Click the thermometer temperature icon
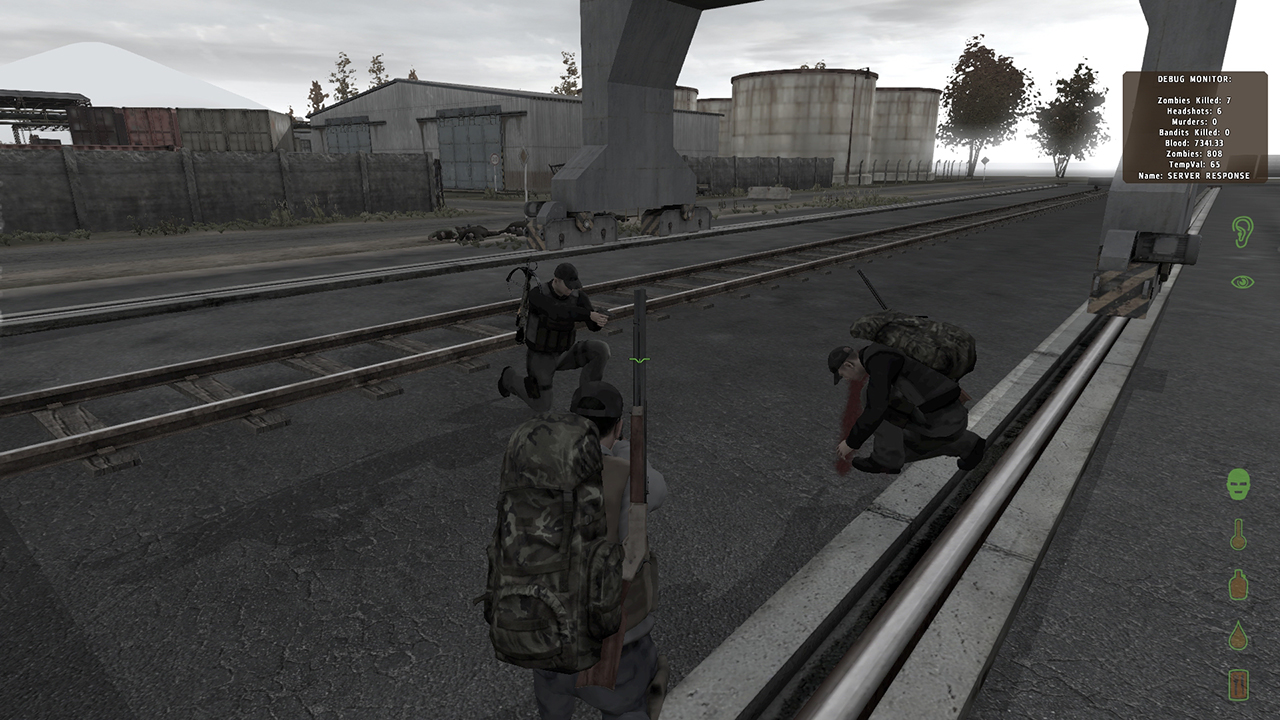Viewport: 1280px width, 720px height. coord(1238,535)
